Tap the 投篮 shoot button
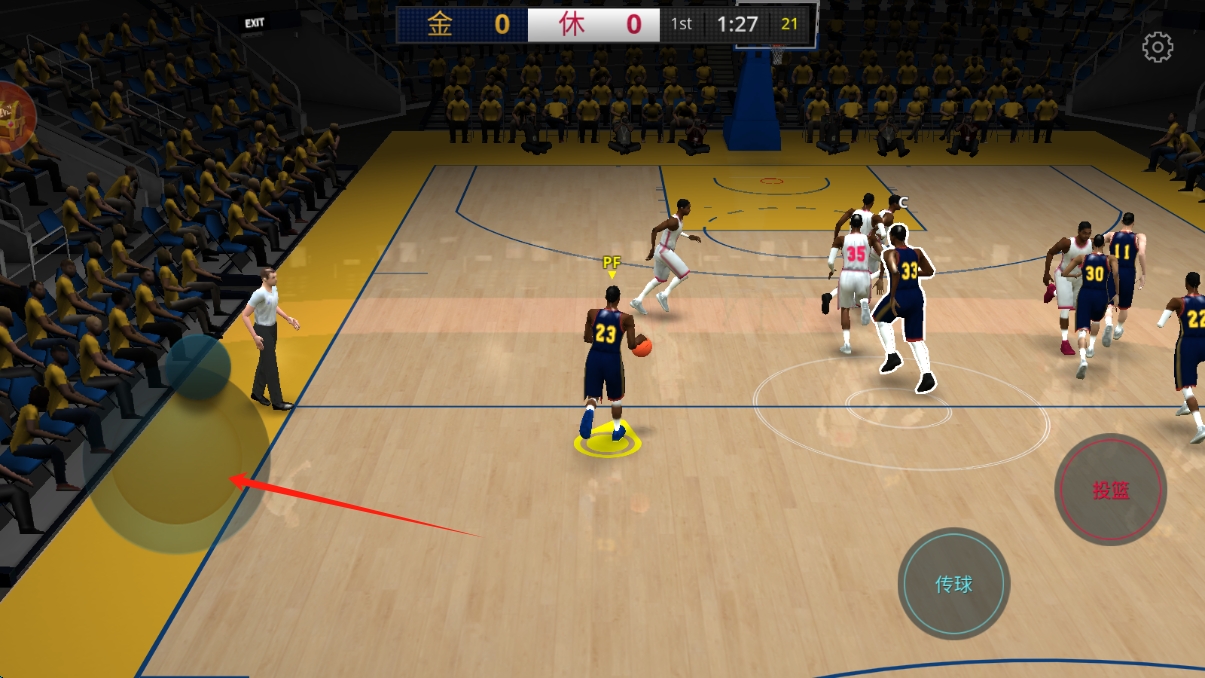 1110,490
